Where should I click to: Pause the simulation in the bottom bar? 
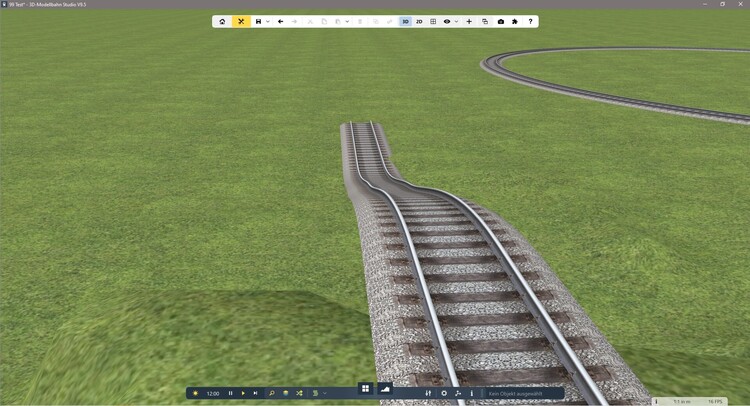pos(230,393)
